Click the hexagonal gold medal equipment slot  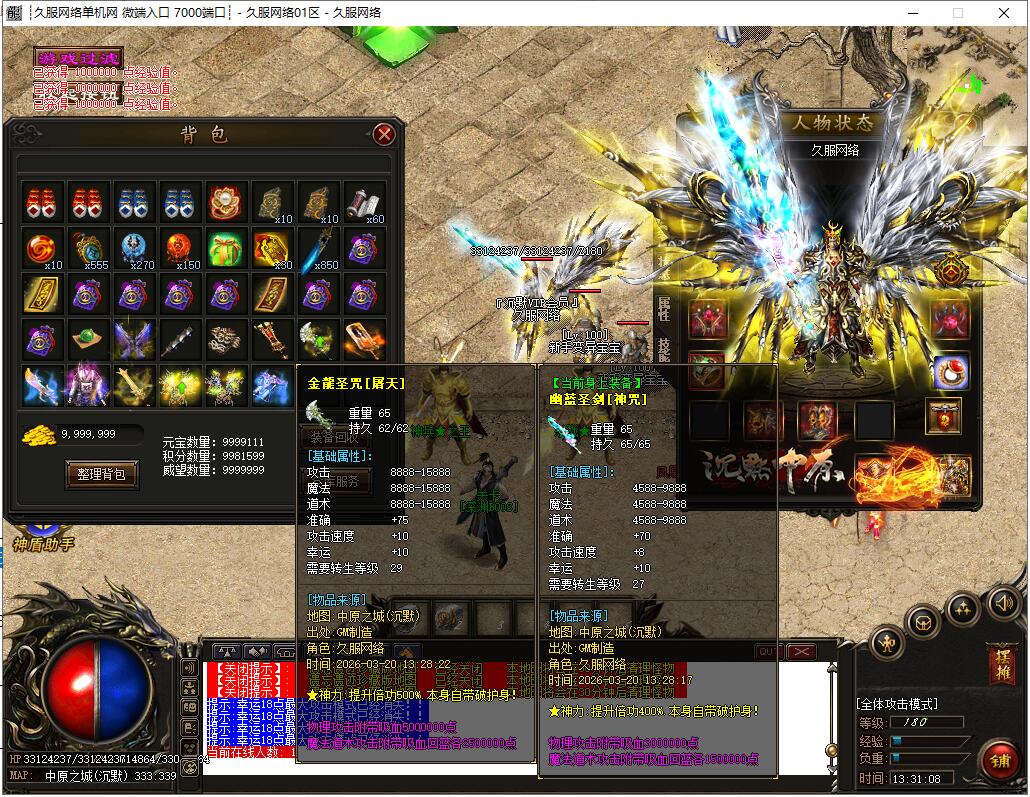[x=951, y=269]
